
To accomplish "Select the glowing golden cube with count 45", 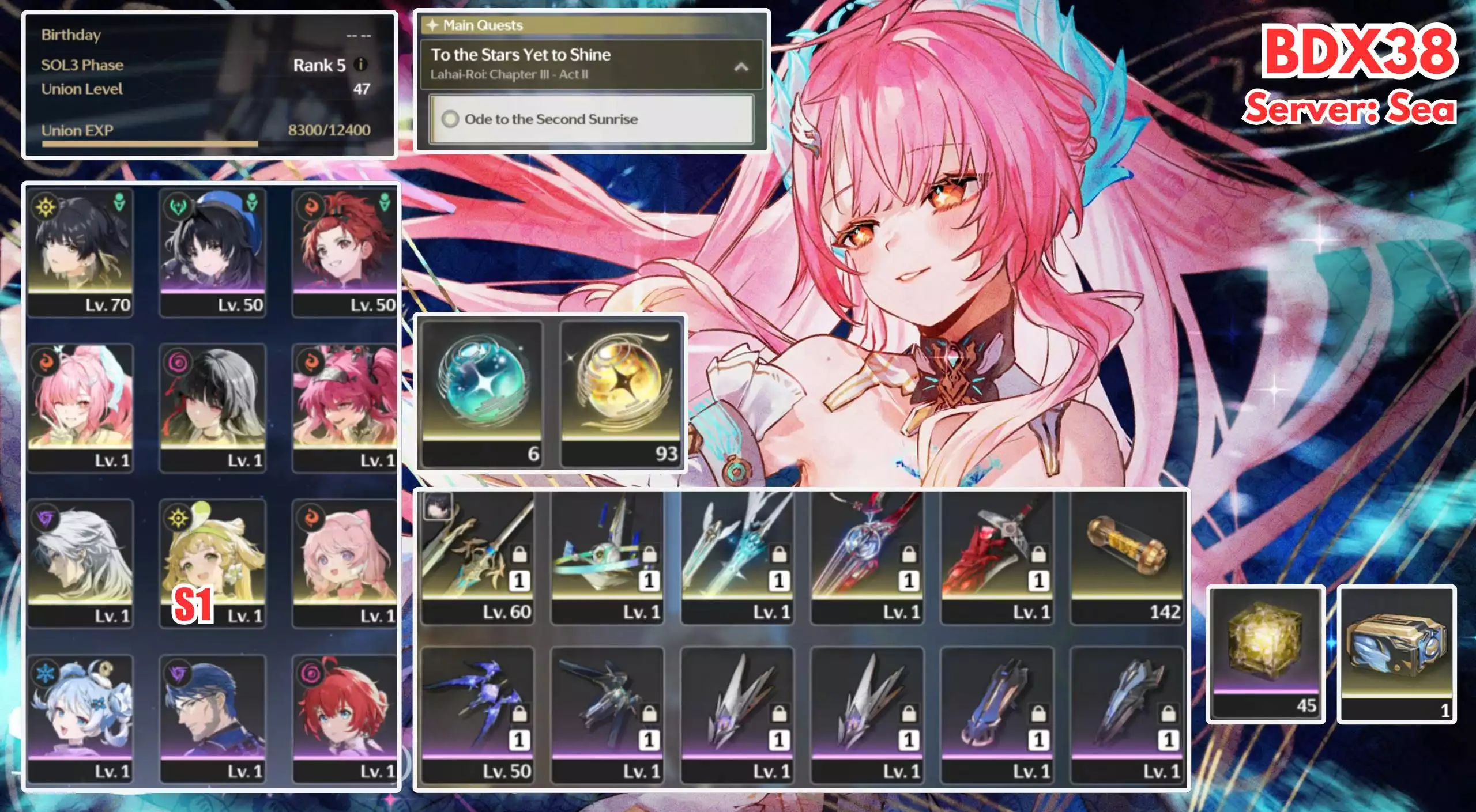I will [1266, 654].
